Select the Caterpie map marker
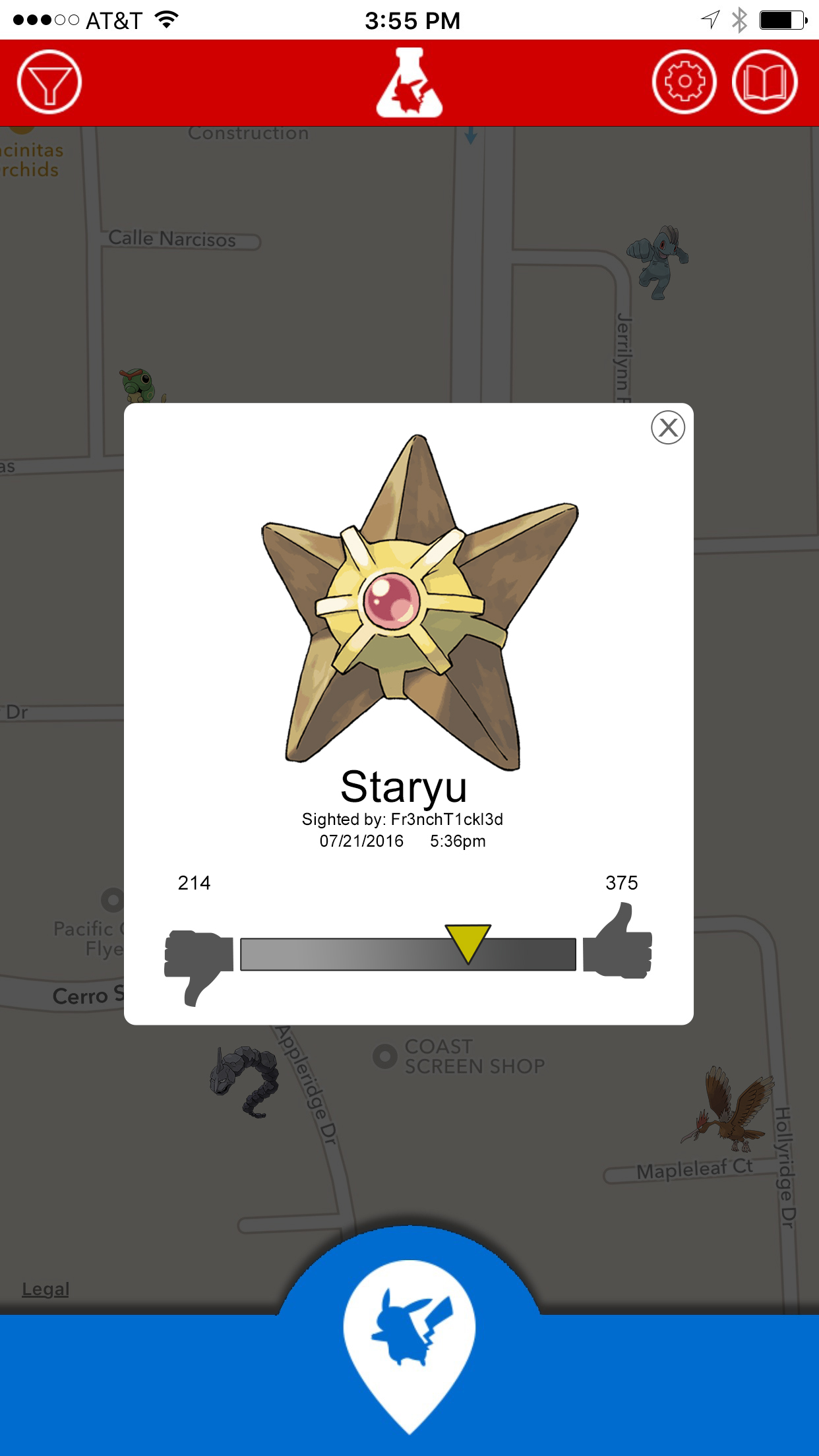Image resolution: width=819 pixels, height=1456 pixels. pyautogui.click(x=140, y=385)
